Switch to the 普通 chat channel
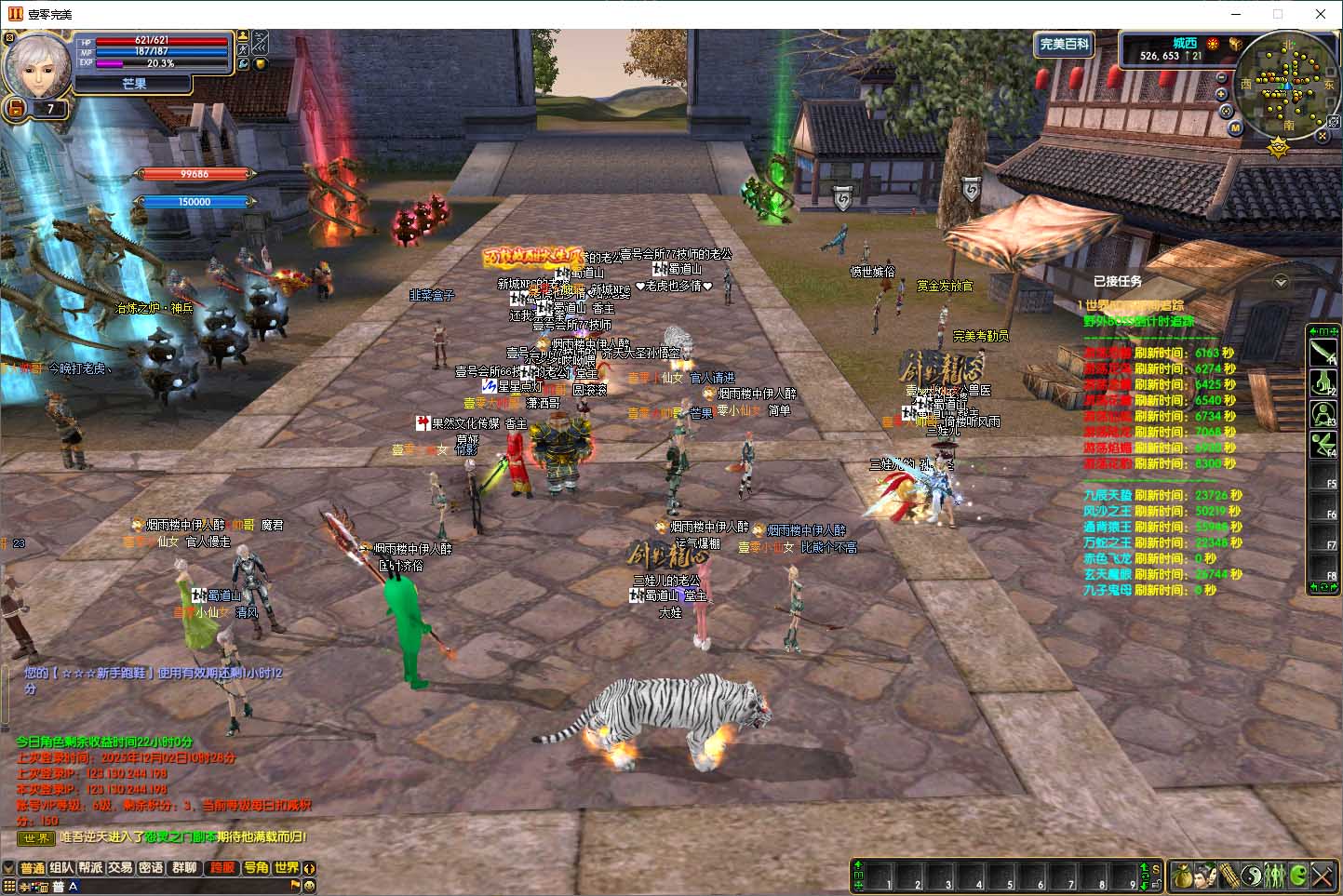The height and width of the screenshot is (896, 1343). pyautogui.click(x=33, y=868)
